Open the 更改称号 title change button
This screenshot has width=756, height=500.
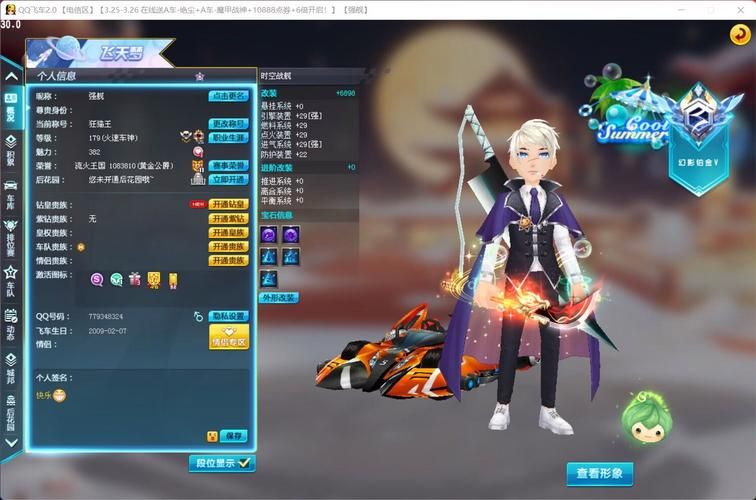[x=228, y=124]
